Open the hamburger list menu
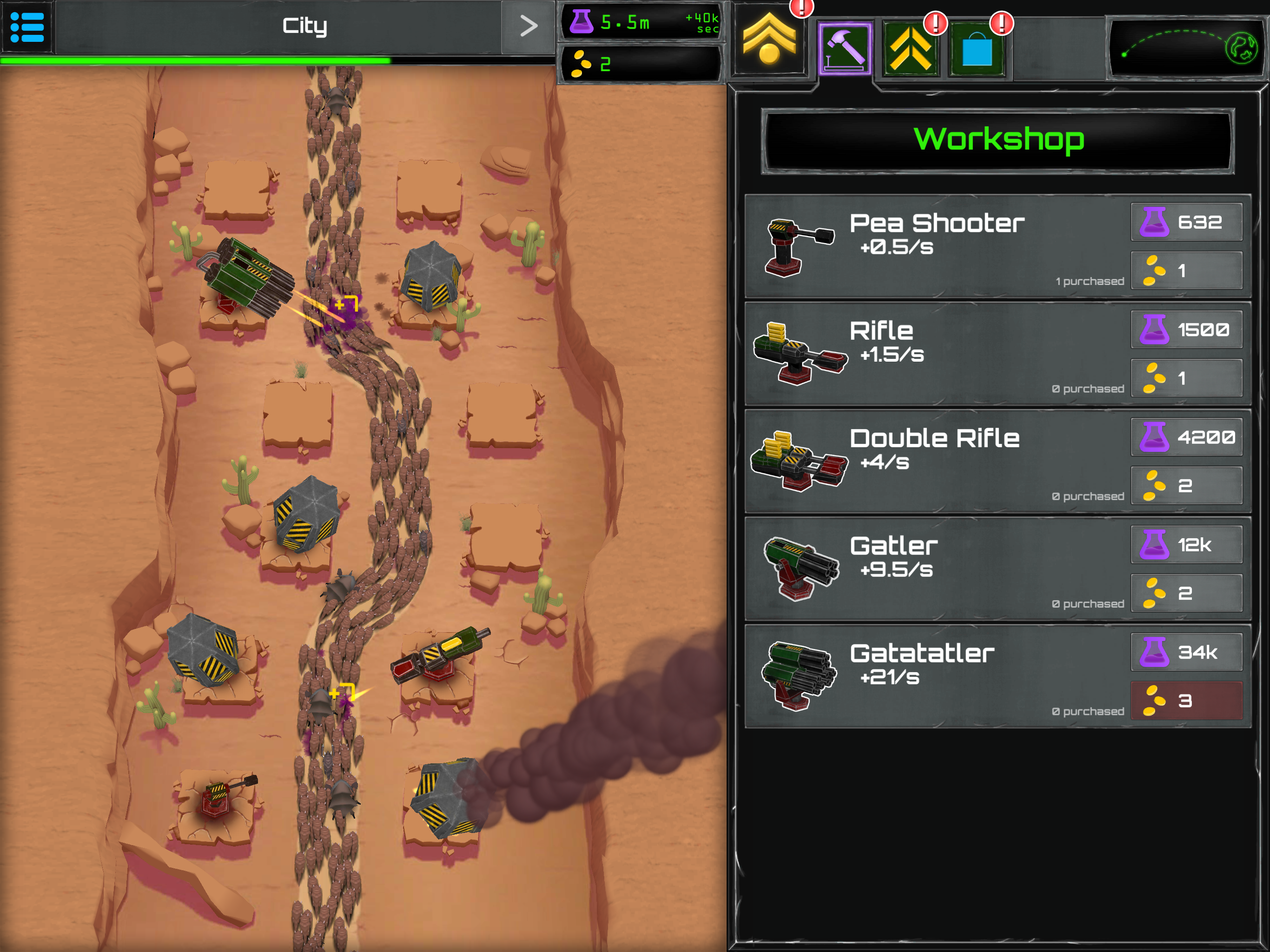 point(26,26)
